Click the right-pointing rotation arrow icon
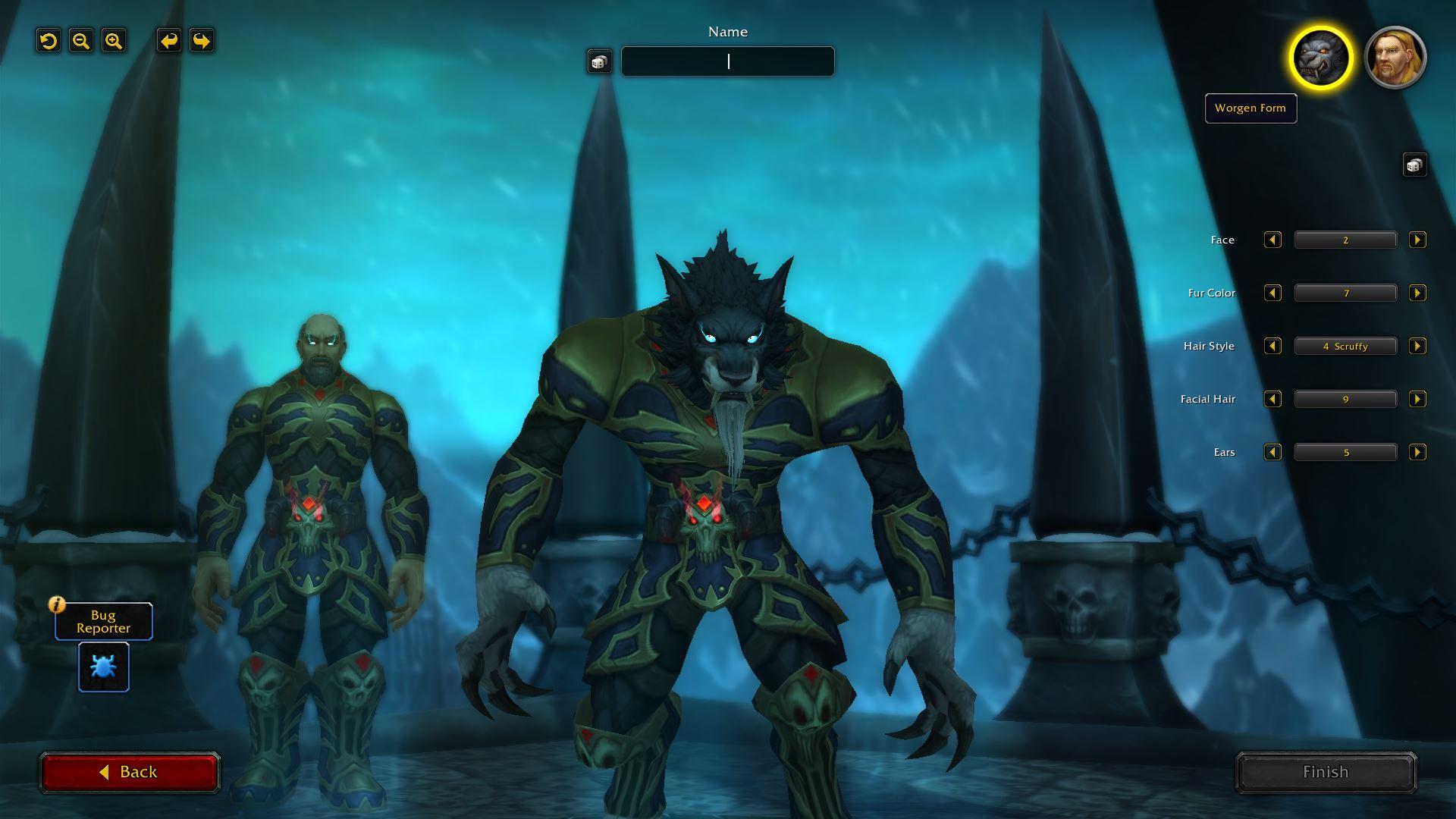Image resolution: width=1456 pixels, height=819 pixels. [200, 41]
